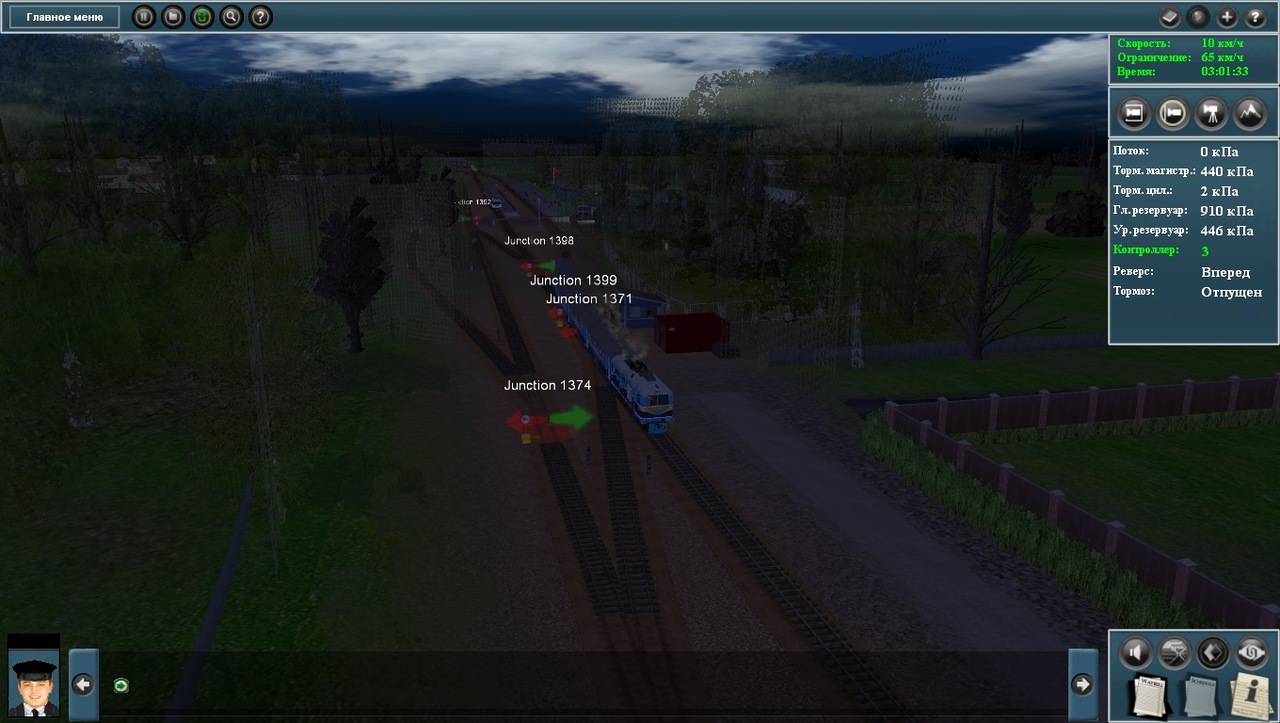Click the plus icon in top-right bar
Viewport: 1280px width, 723px height.
[1227, 17]
